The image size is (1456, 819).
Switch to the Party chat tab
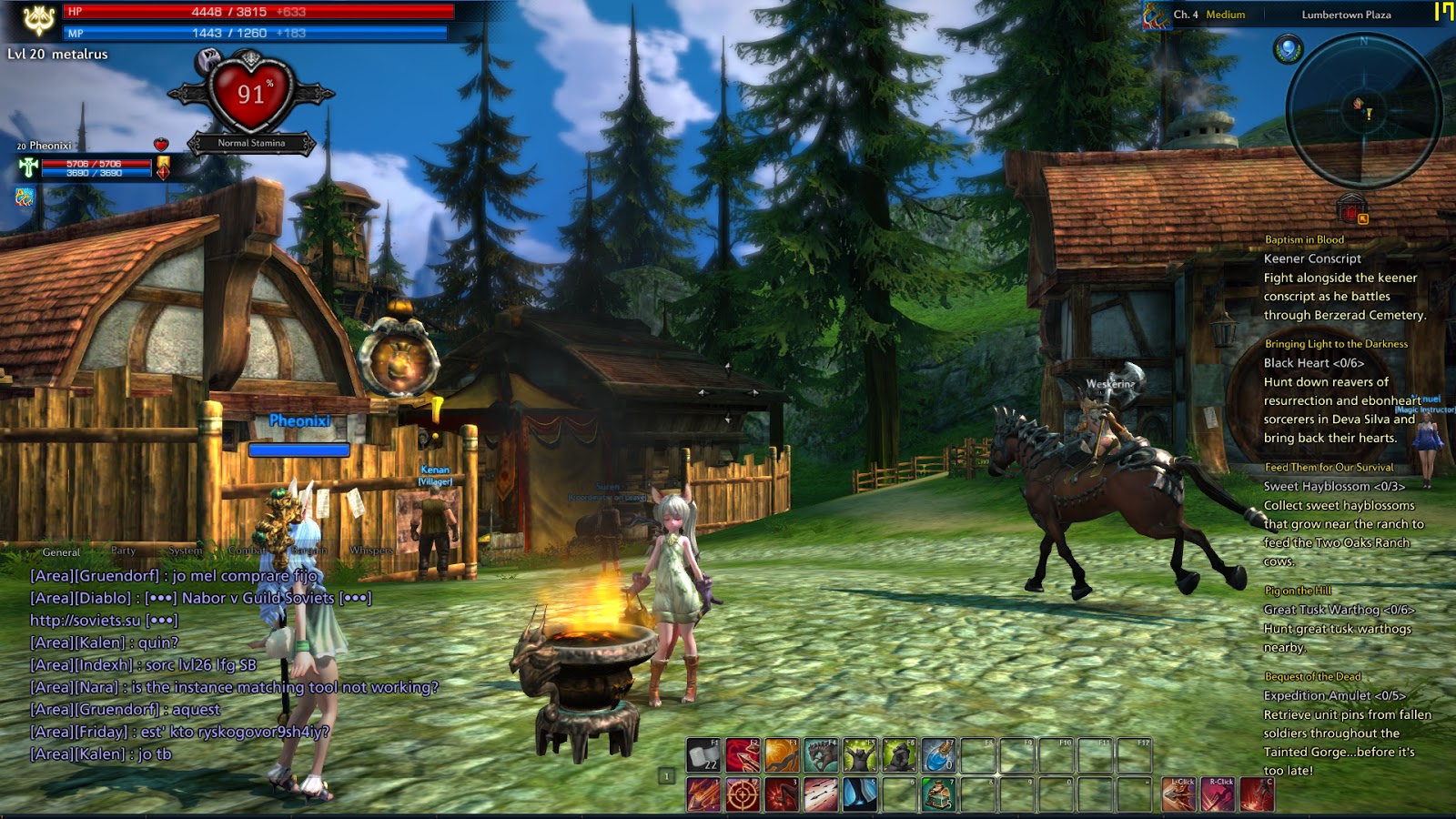tap(123, 551)
